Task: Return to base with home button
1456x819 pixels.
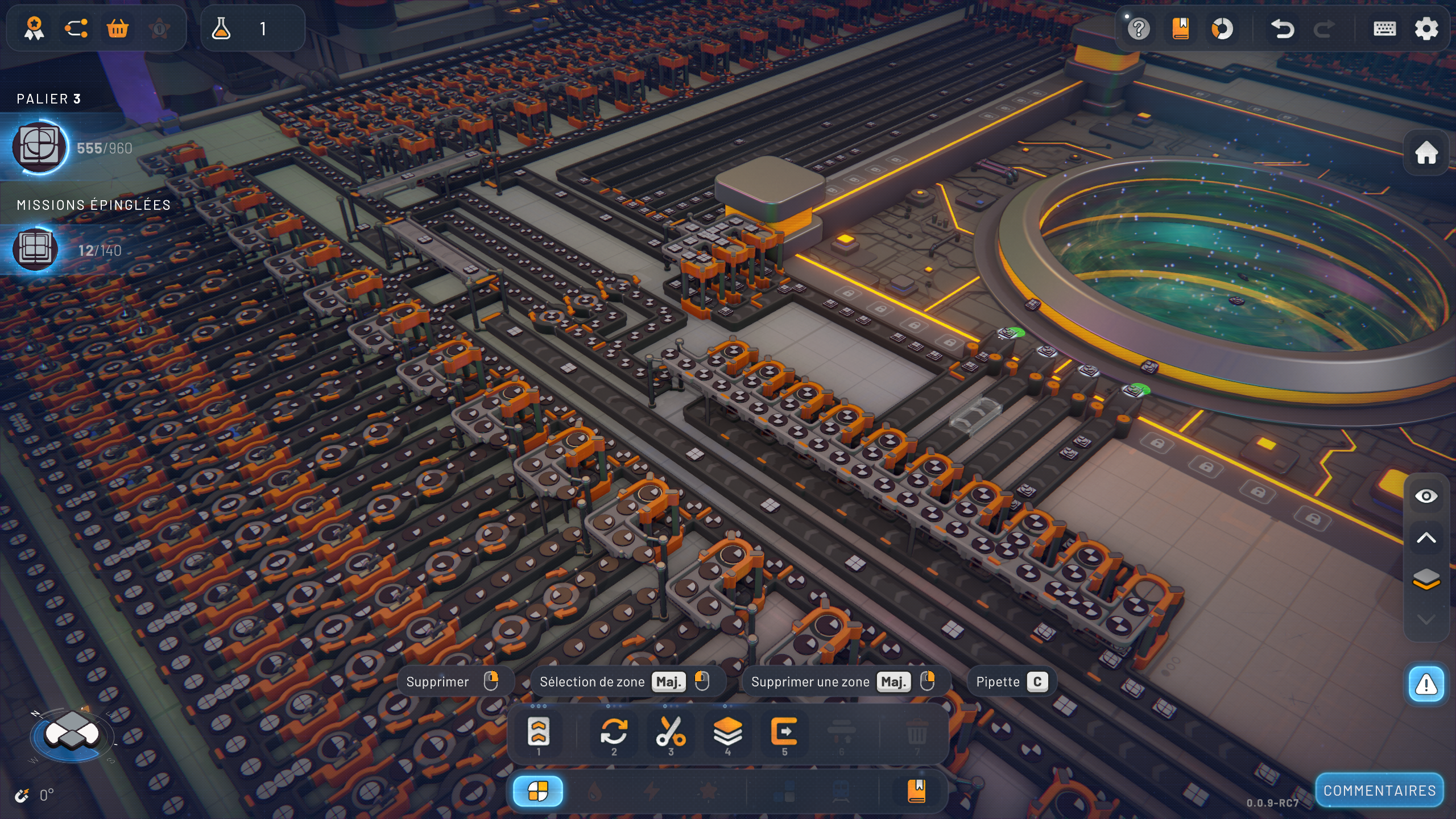Action: (1426, 152)
